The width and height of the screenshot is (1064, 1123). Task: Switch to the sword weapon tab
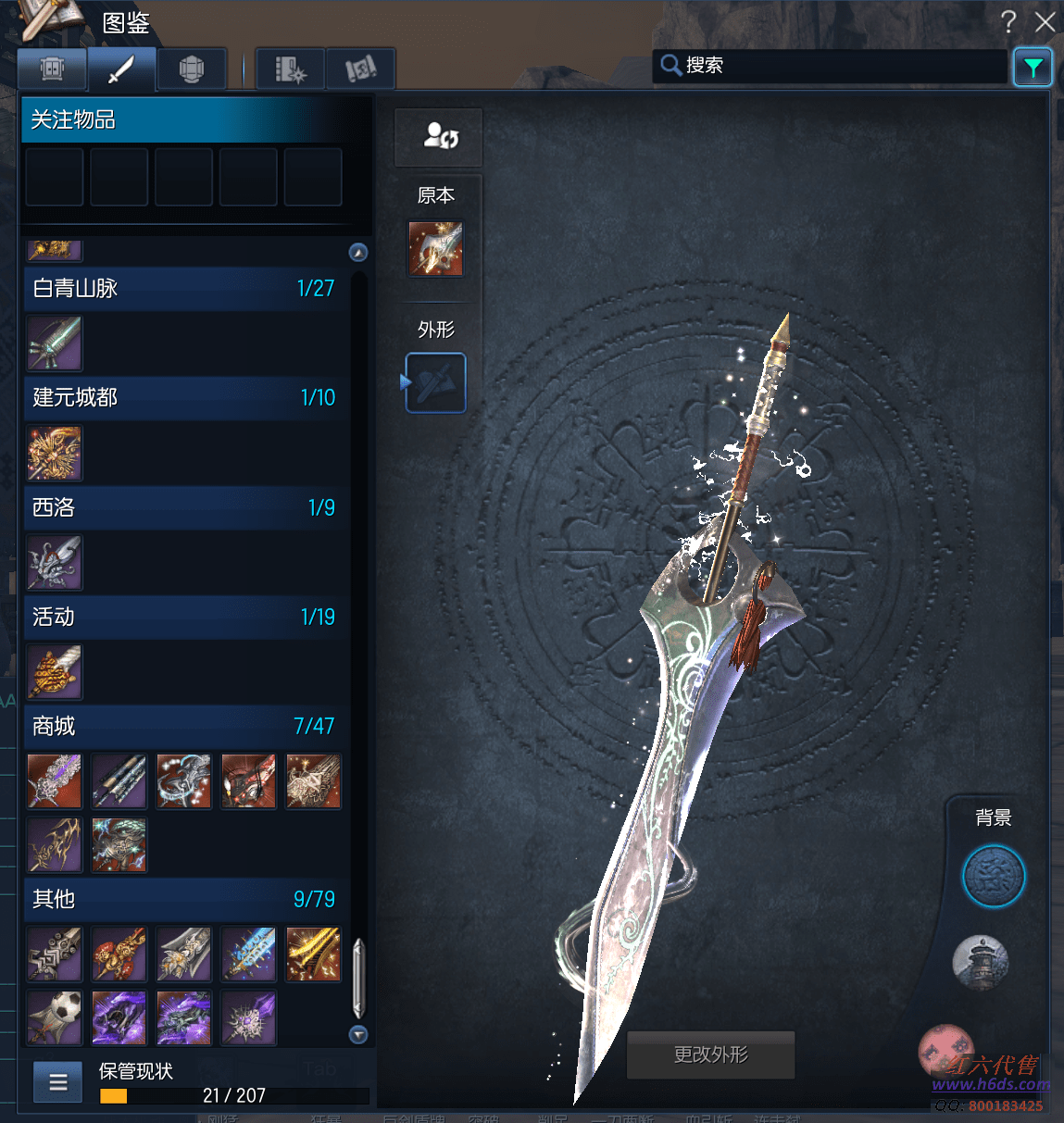point(121,69)
